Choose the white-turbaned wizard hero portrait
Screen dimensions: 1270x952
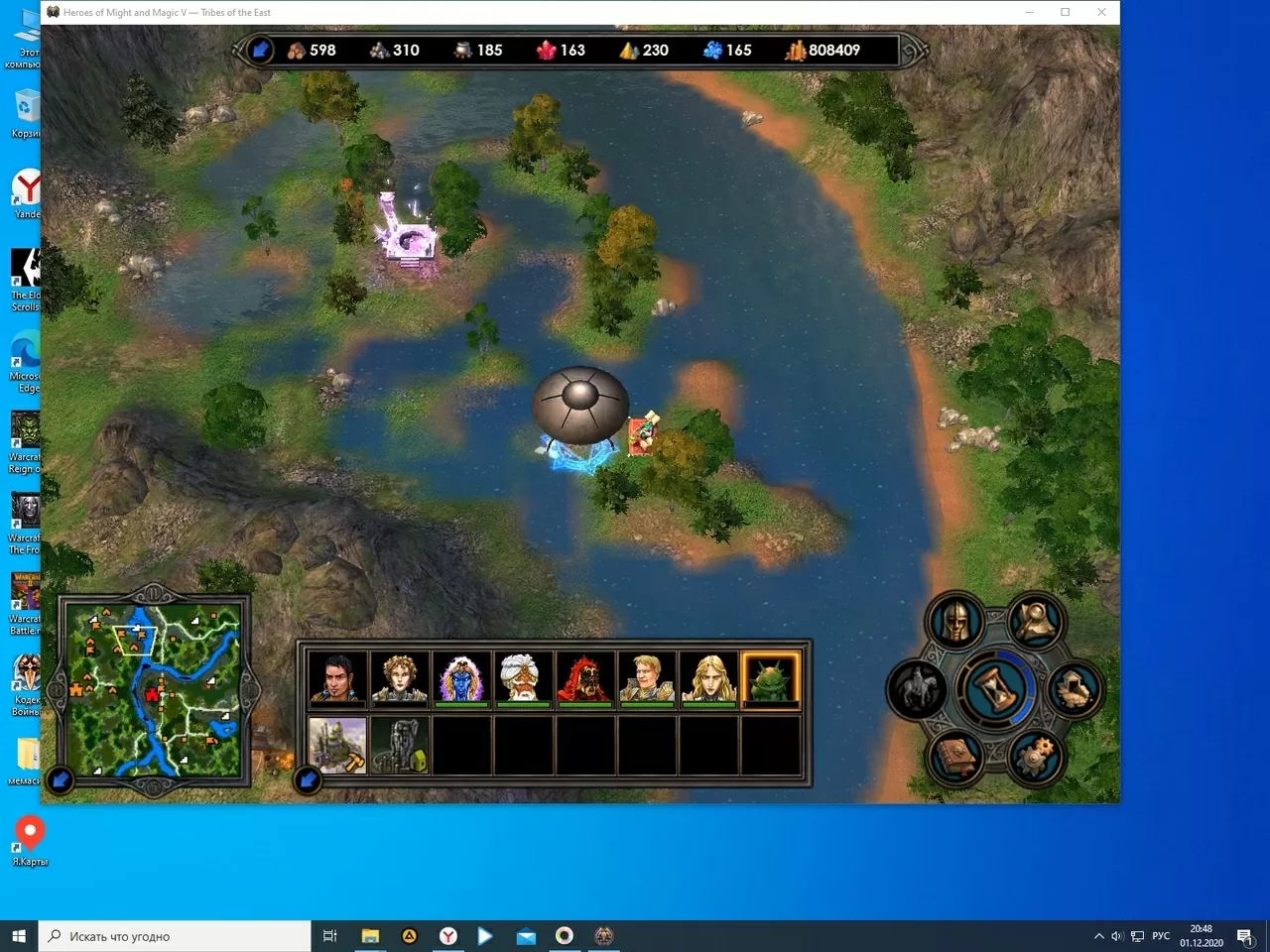(x=523, y=678)
